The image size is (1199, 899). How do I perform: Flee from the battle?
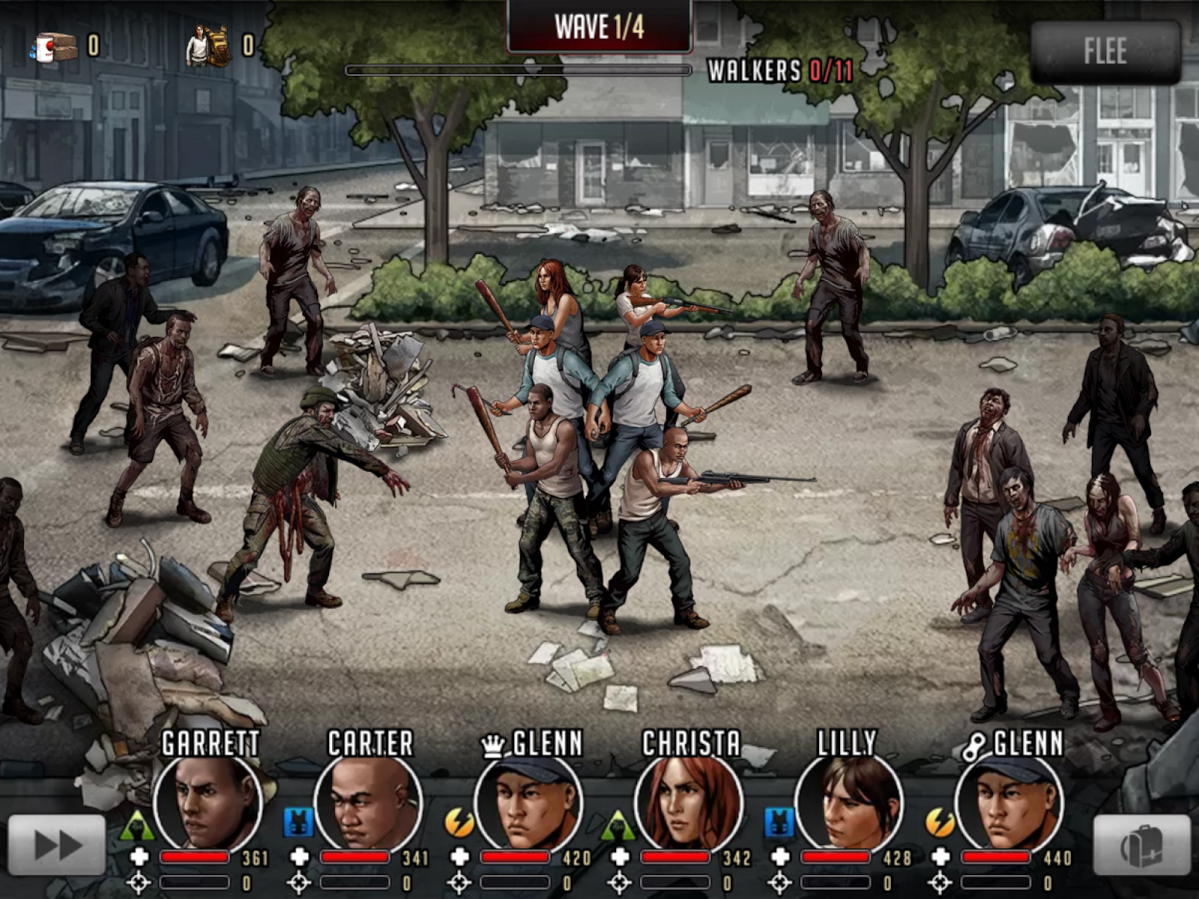point(1105,51)
